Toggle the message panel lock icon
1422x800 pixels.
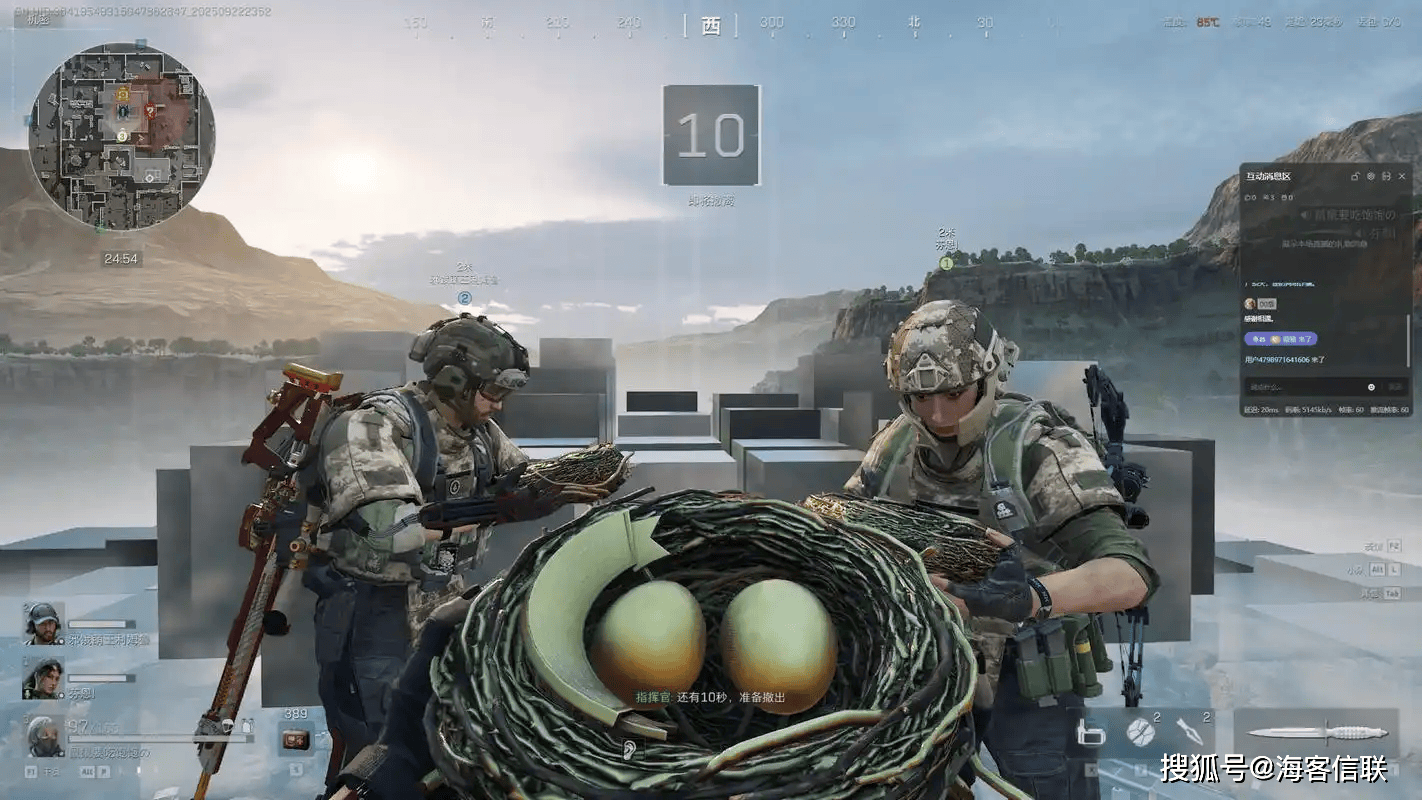pyautogui.click(x=1355, y=176)
